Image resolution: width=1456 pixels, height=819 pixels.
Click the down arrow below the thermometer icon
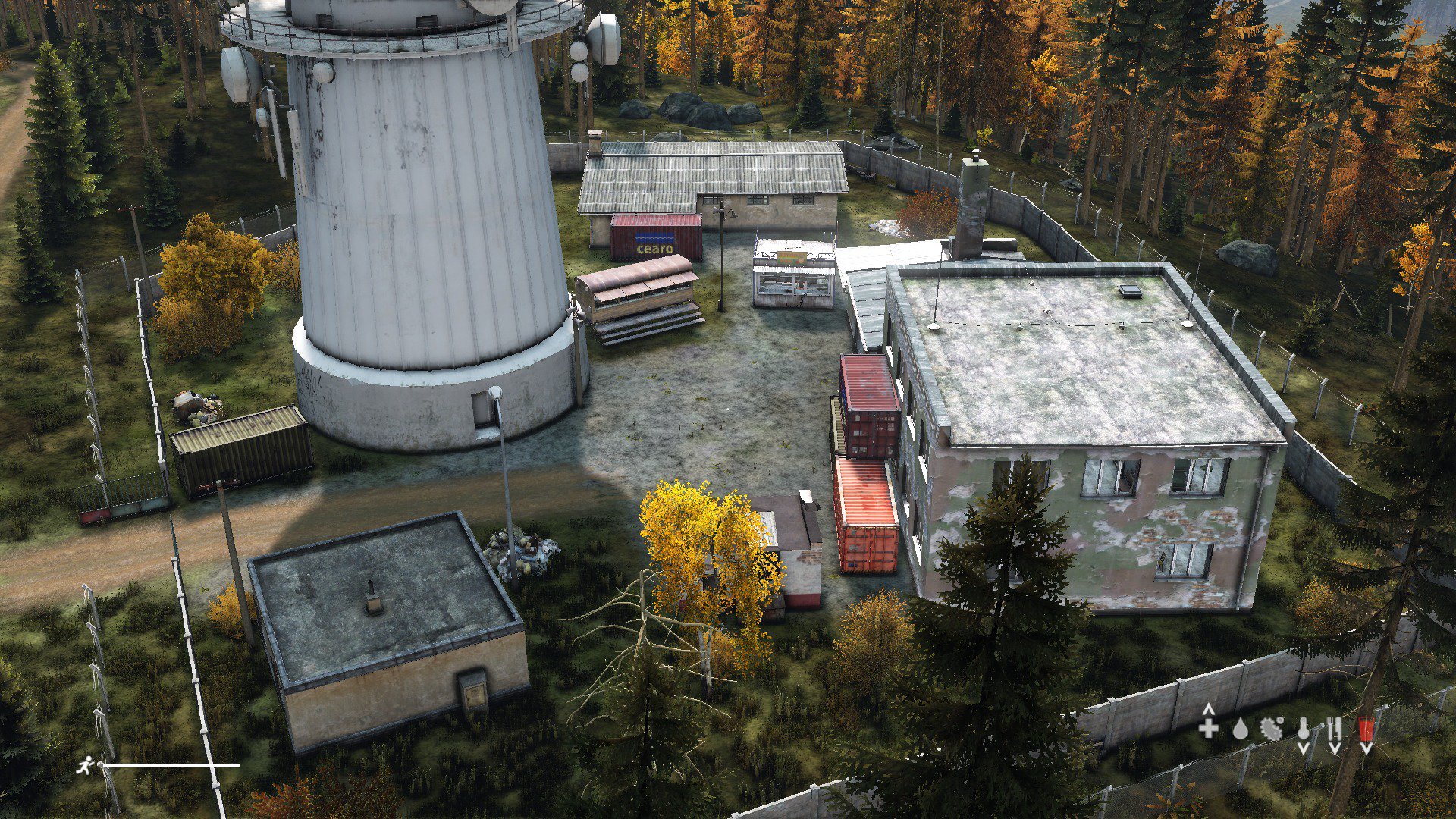coord(1303,748)
